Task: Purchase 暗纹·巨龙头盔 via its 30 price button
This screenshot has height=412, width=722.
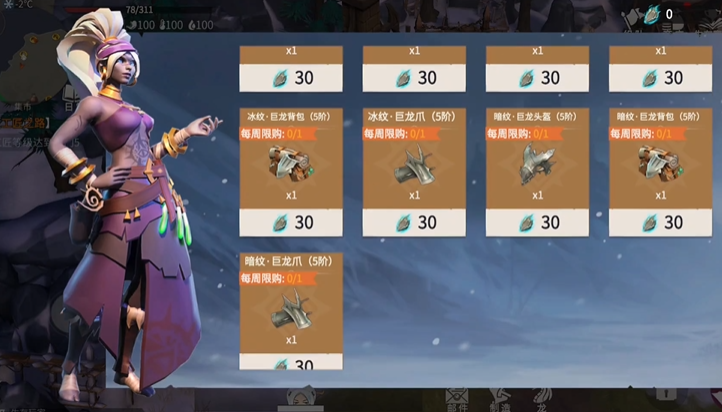Action: coord(537,222)
